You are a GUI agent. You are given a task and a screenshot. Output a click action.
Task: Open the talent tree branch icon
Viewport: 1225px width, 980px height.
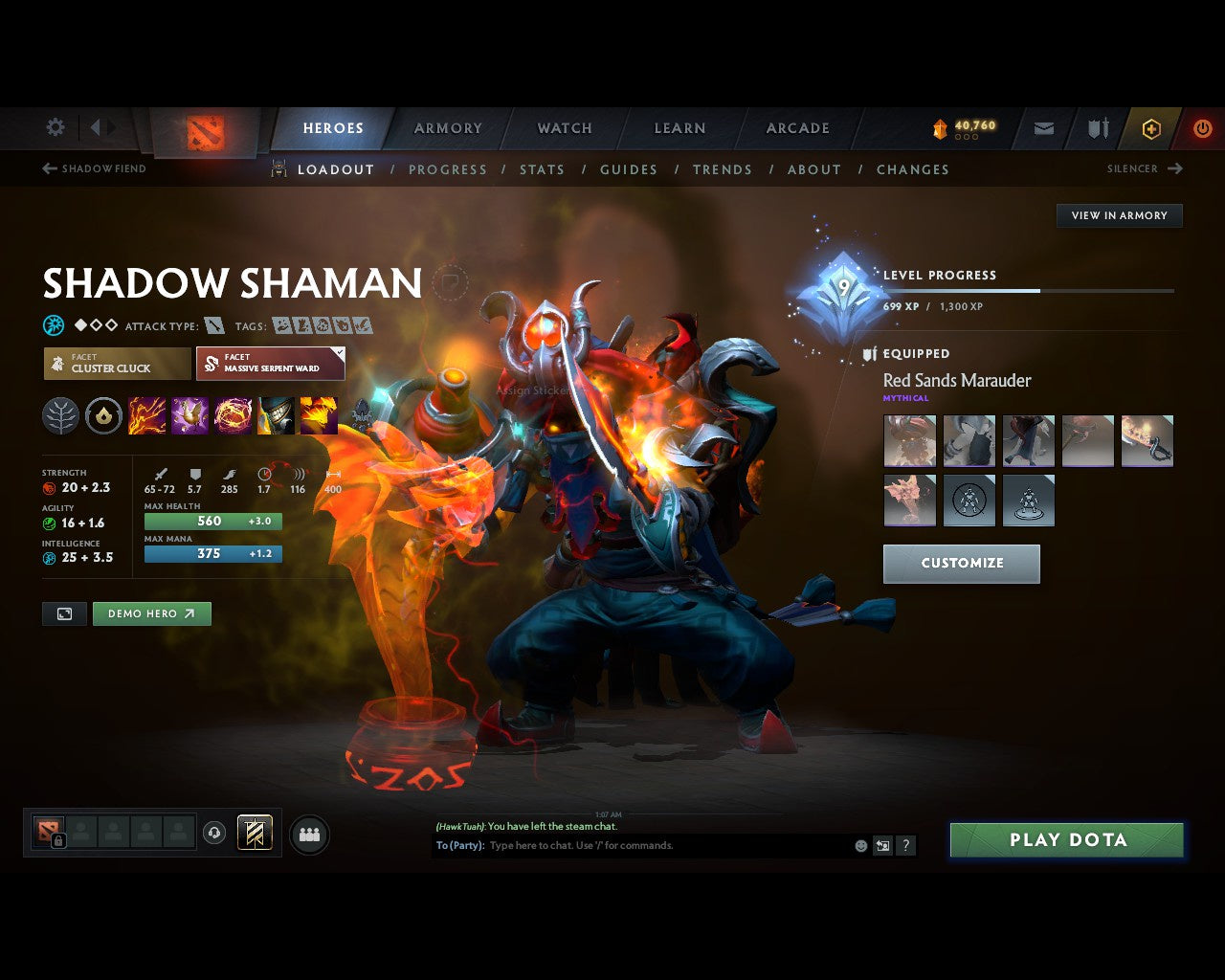[x=60, y=415]
